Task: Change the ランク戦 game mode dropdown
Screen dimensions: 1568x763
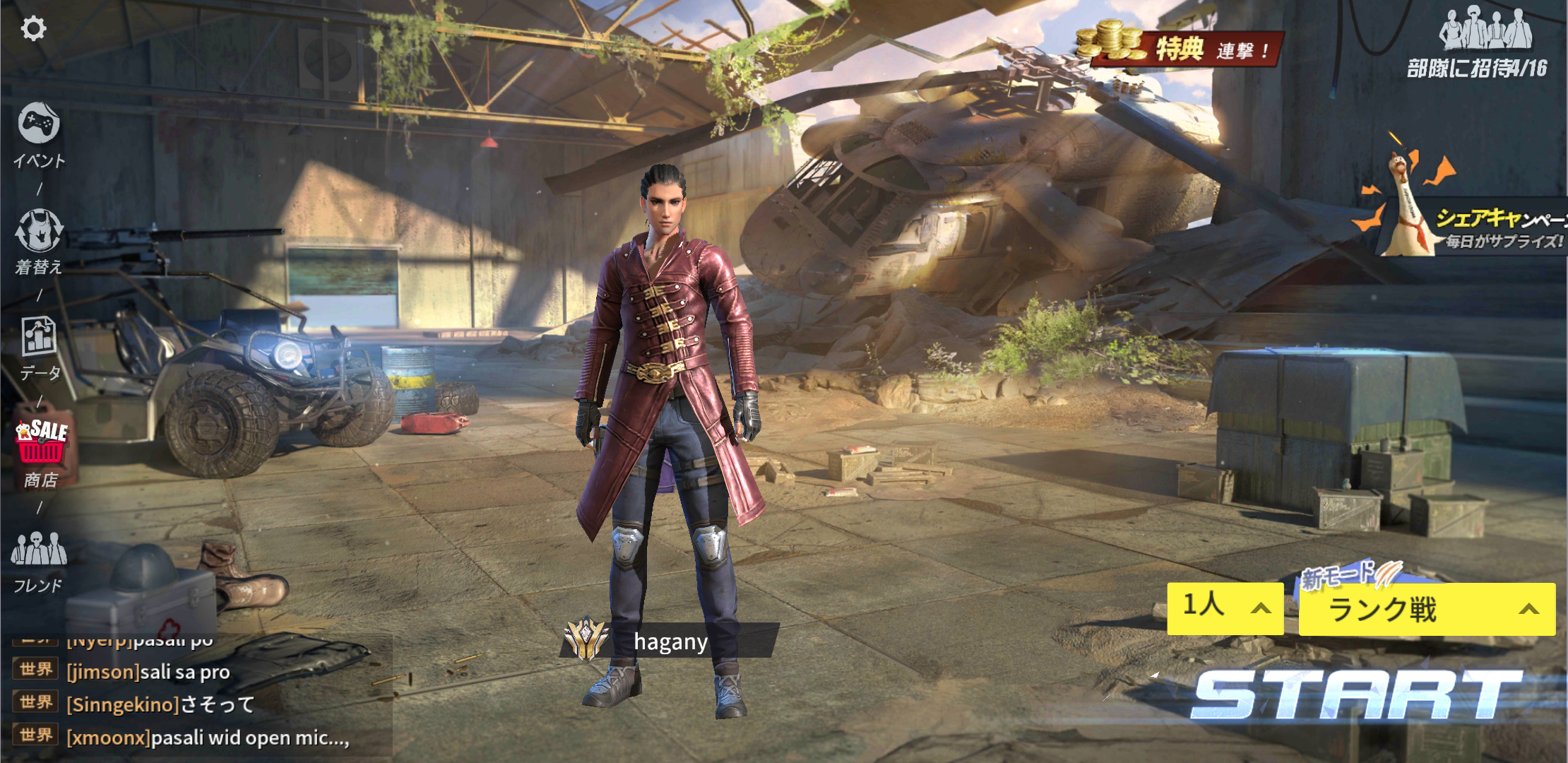Action: (1427, 609)
